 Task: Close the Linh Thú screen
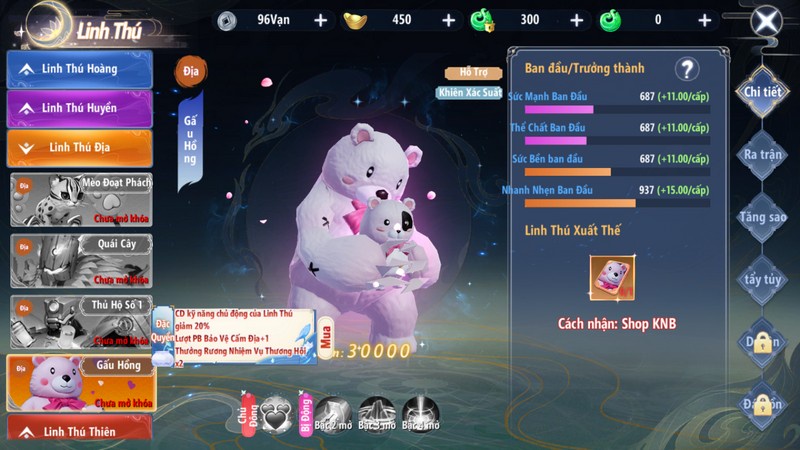coord(765,21)
